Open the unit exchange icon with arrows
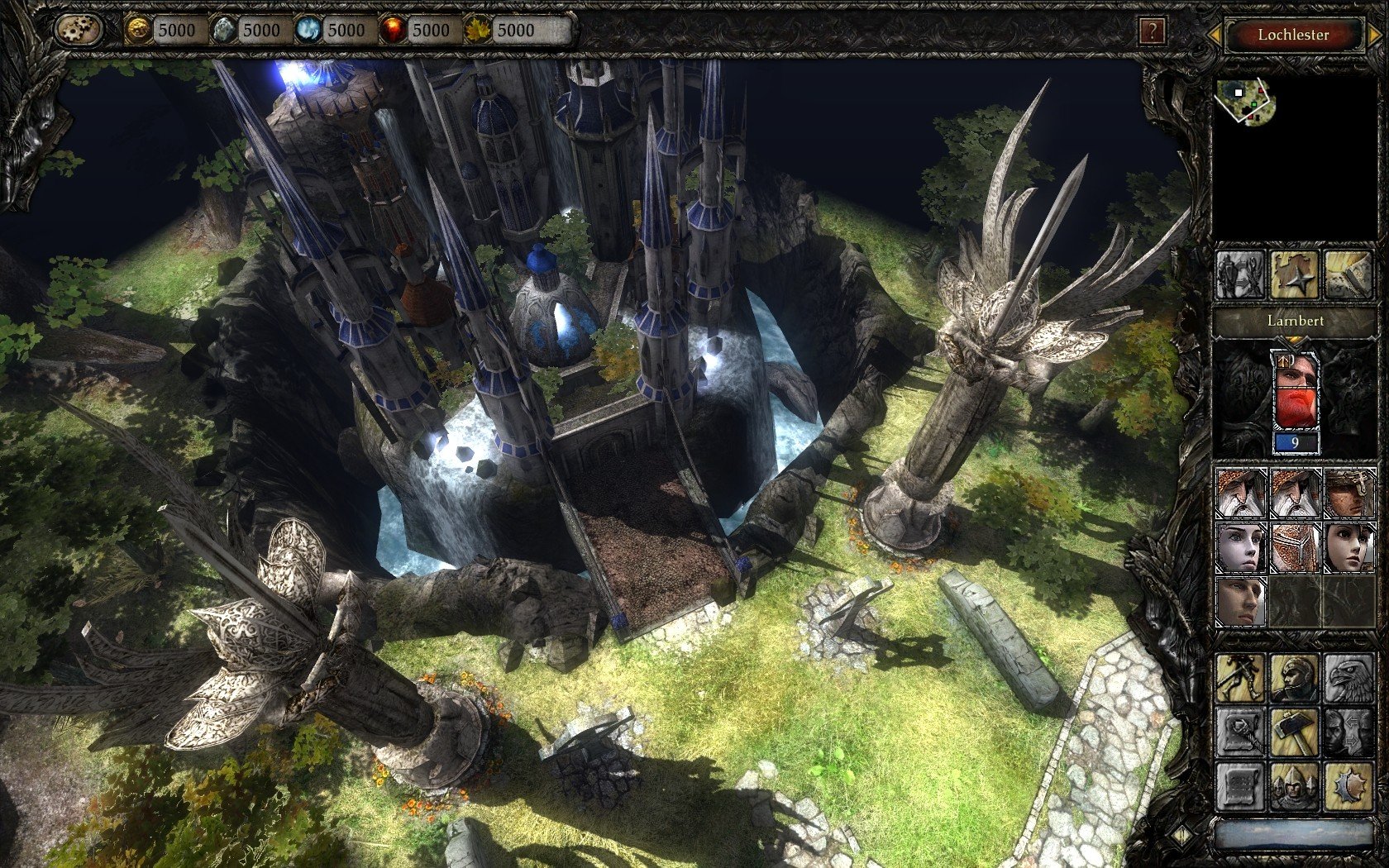Viewport: 1389px width, 868px height. (x=1240, y=275)
